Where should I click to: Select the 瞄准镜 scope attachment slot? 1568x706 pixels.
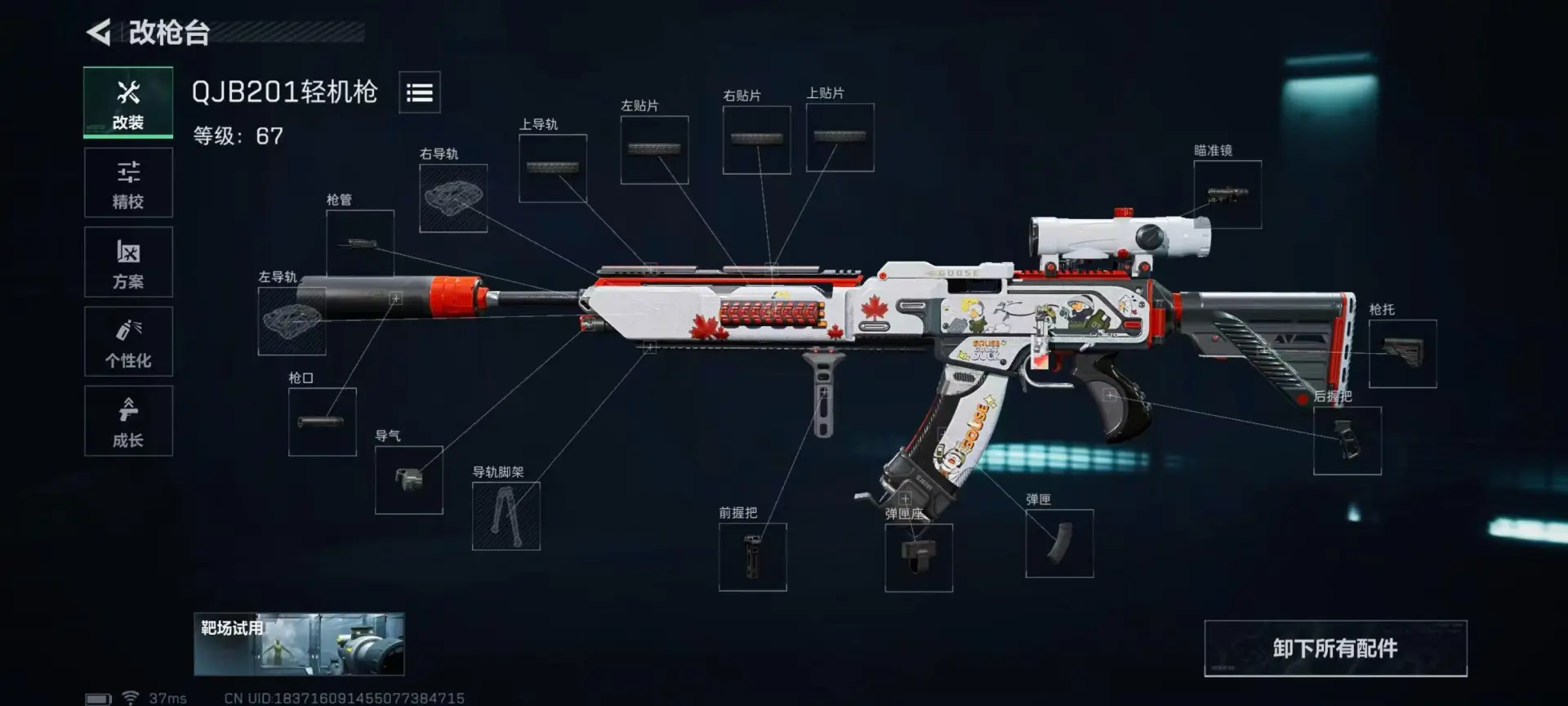point(1227,194)
